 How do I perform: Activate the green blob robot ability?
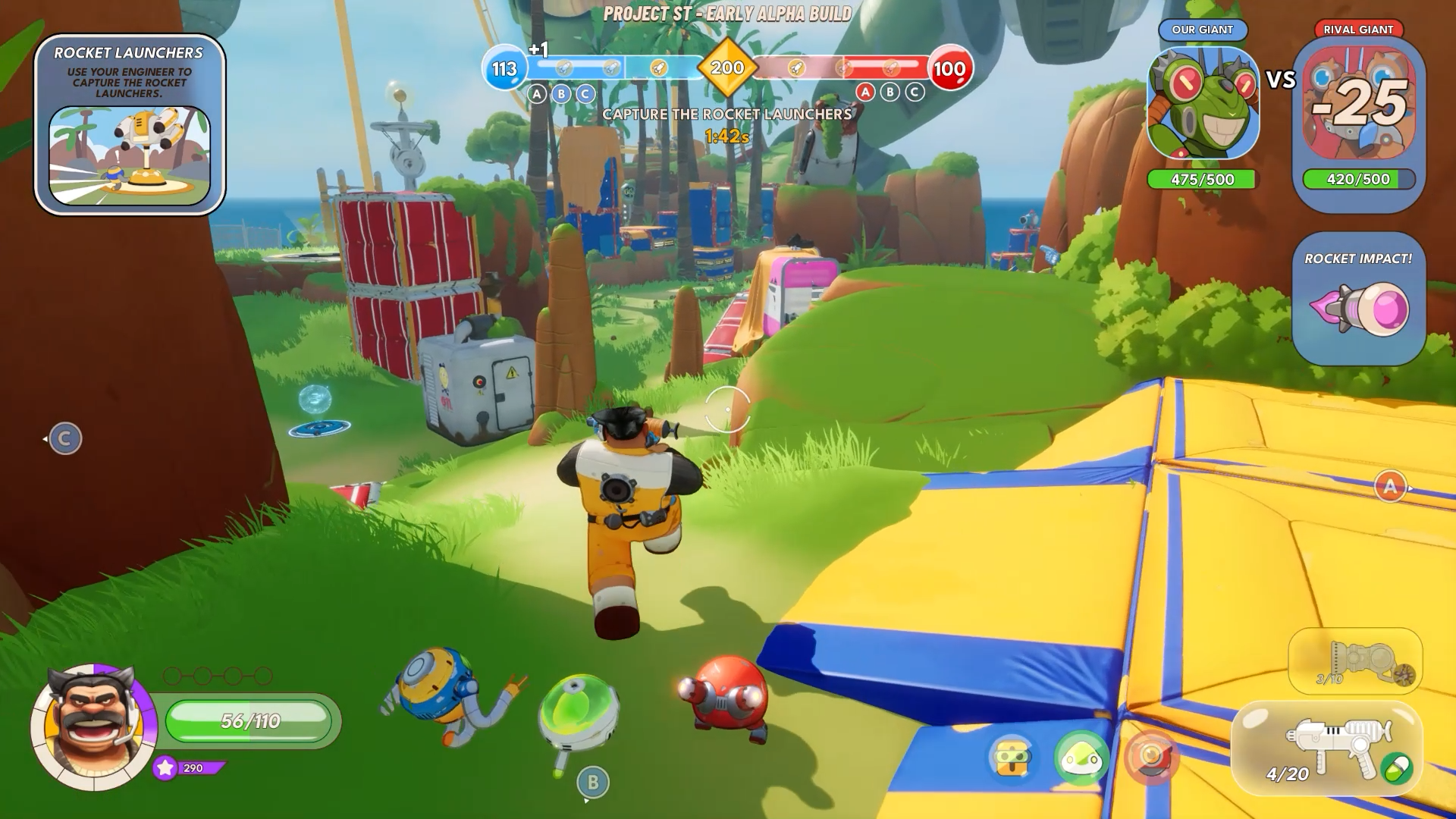[x=1081, y=757]
